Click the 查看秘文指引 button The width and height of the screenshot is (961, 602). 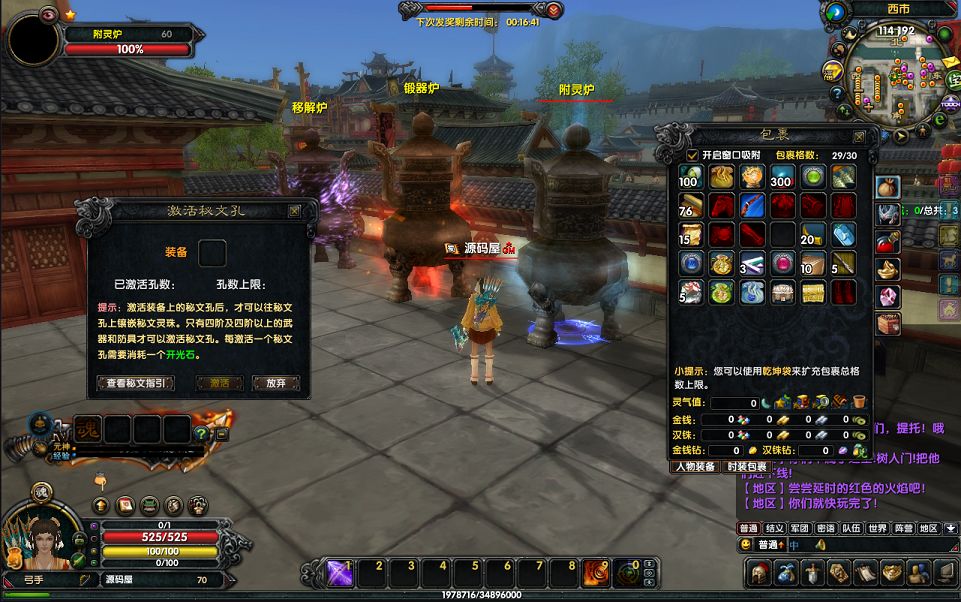coord(135,383)
